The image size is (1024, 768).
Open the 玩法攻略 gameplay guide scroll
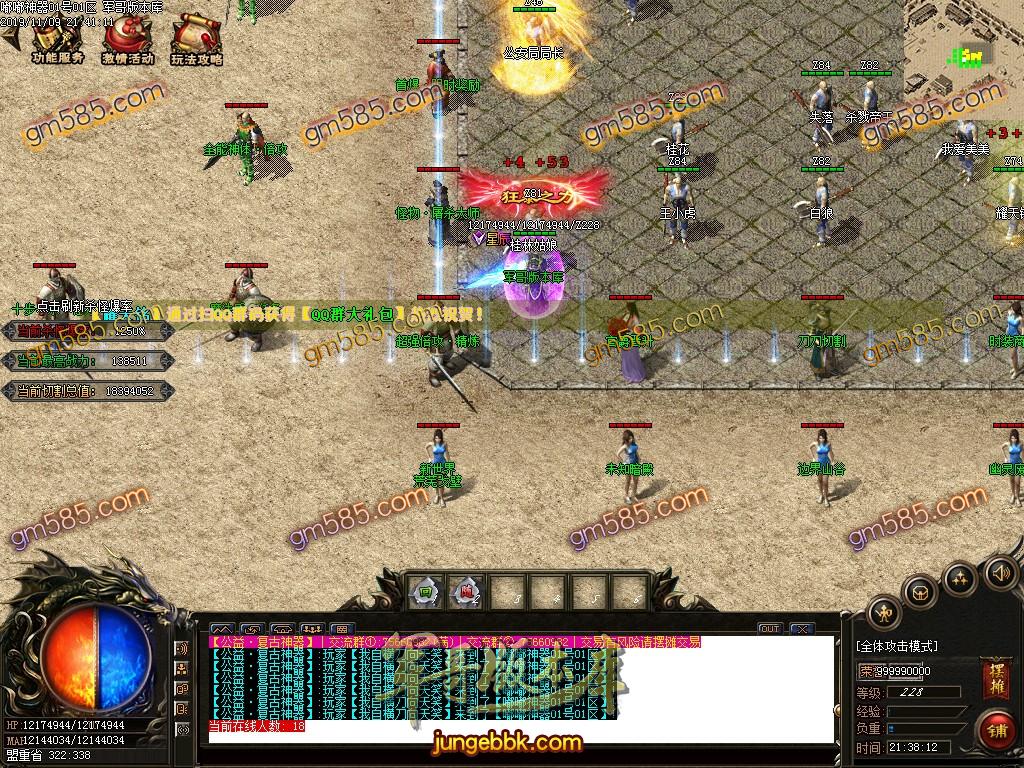pos(196,39)
